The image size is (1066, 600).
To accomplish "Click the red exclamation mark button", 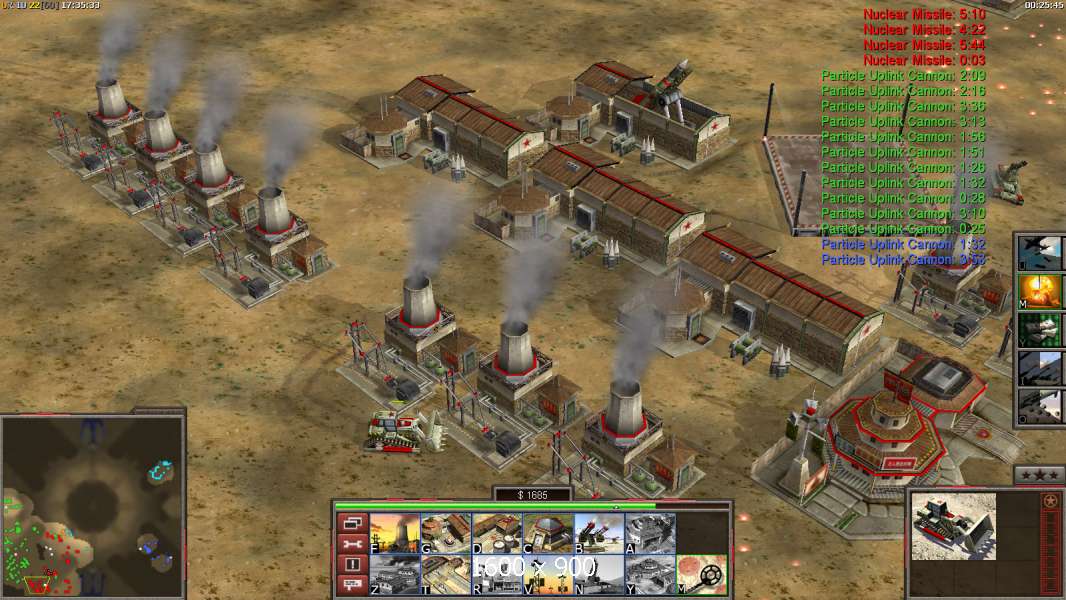I will pos(352,564).
